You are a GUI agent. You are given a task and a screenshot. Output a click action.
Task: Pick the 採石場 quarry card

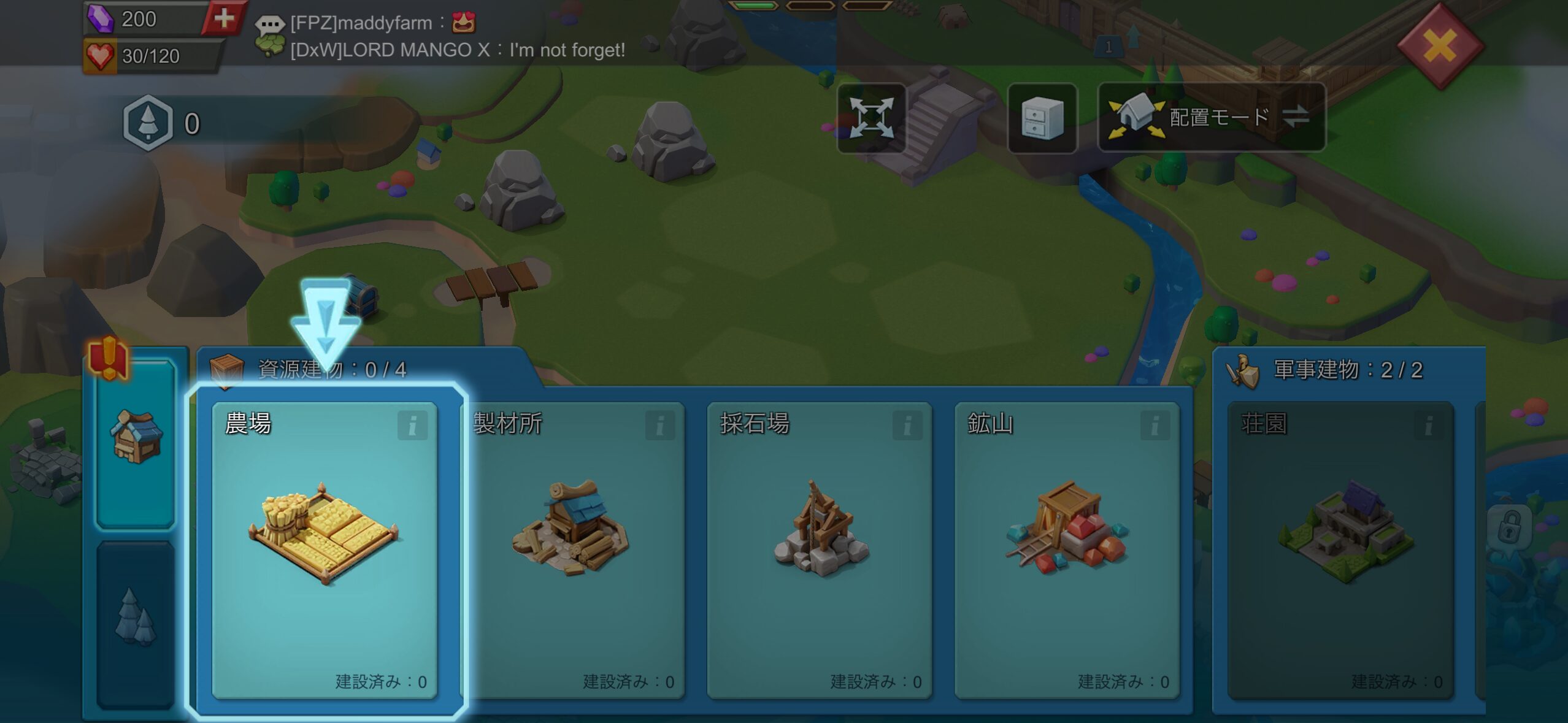pos(820,549)
